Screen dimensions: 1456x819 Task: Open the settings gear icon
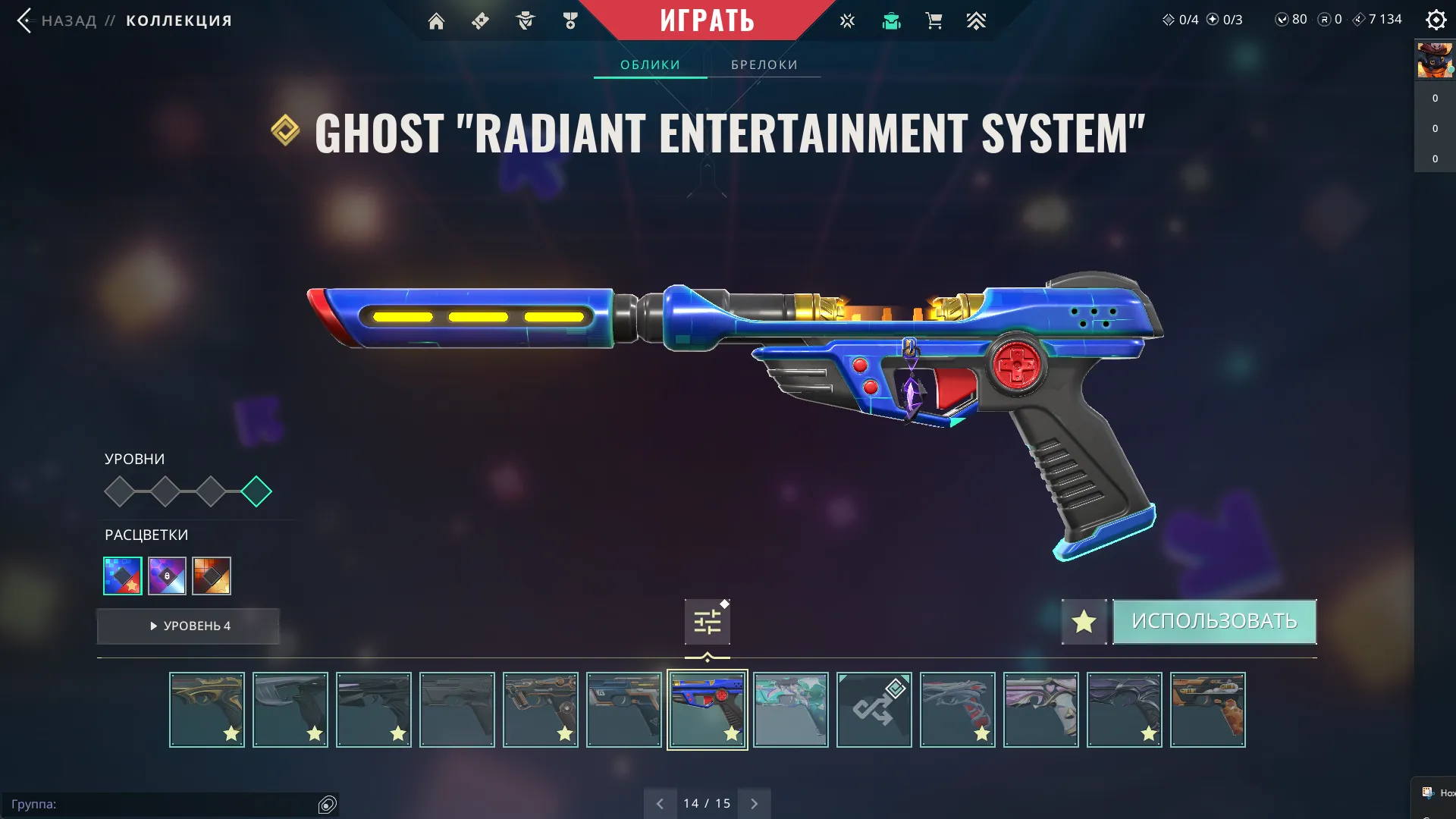point(1436,20)
